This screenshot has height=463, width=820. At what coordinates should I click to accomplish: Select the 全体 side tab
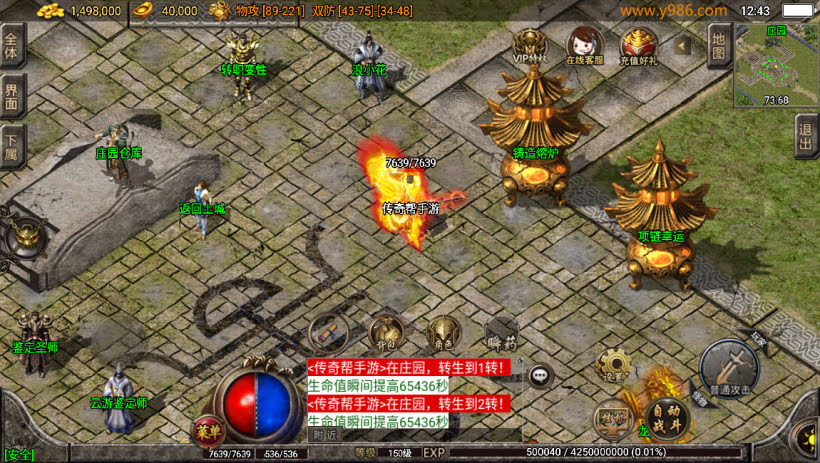point(12,46)
